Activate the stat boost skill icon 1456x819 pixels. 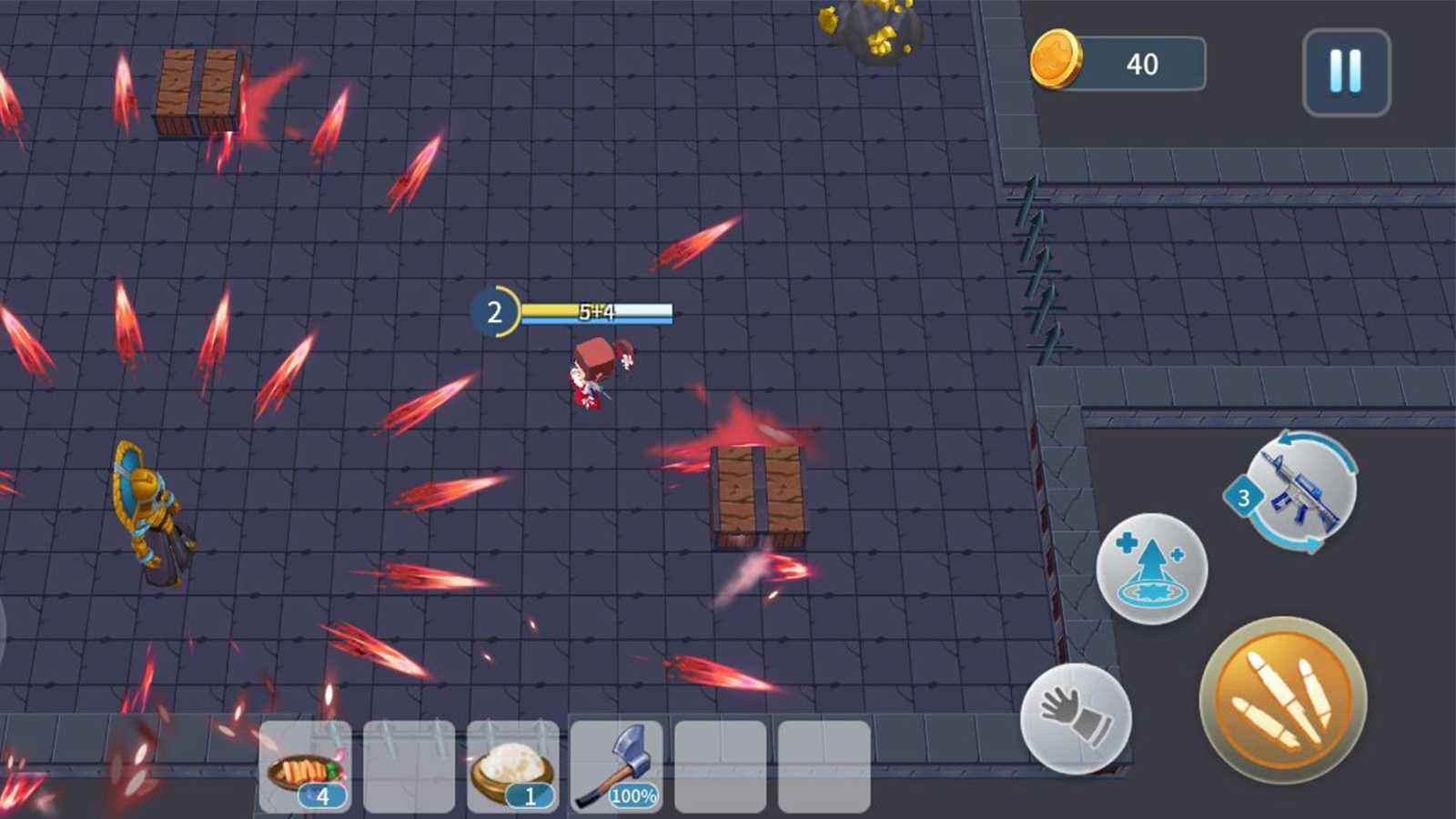click(1151, 569)
